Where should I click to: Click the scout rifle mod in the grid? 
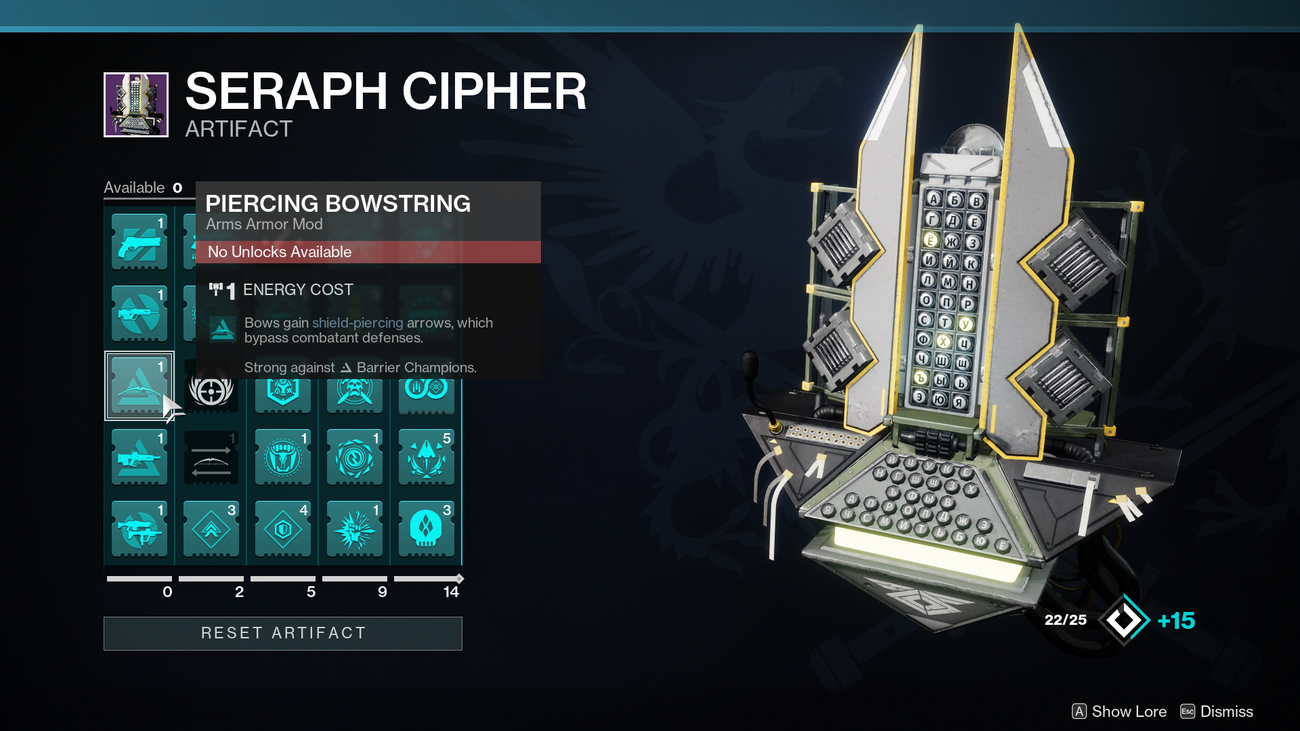[139, 457]
